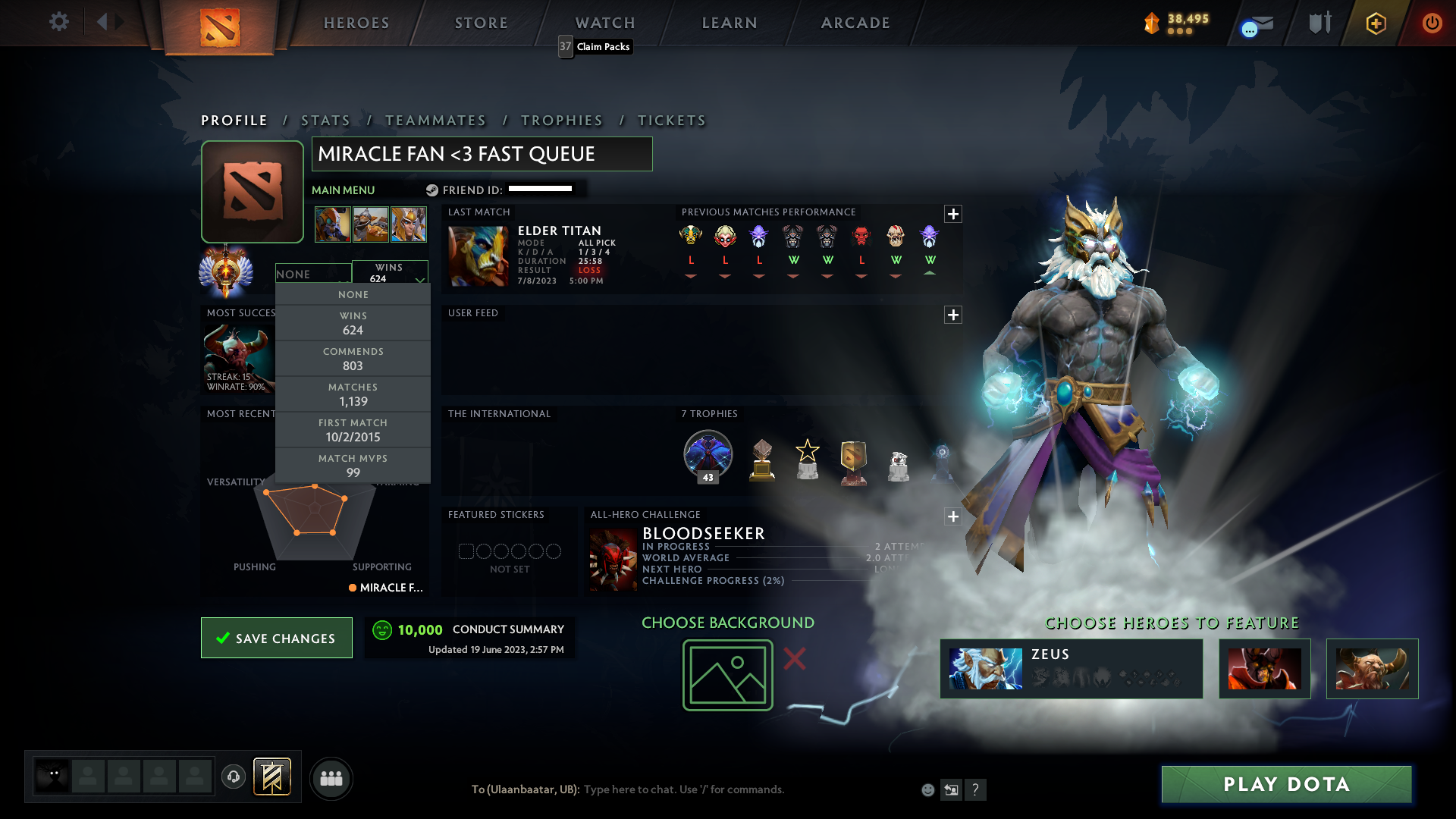The image size is (1456, 819).
Task: Open the settings gear icon
Action: [x=59, y=23]
